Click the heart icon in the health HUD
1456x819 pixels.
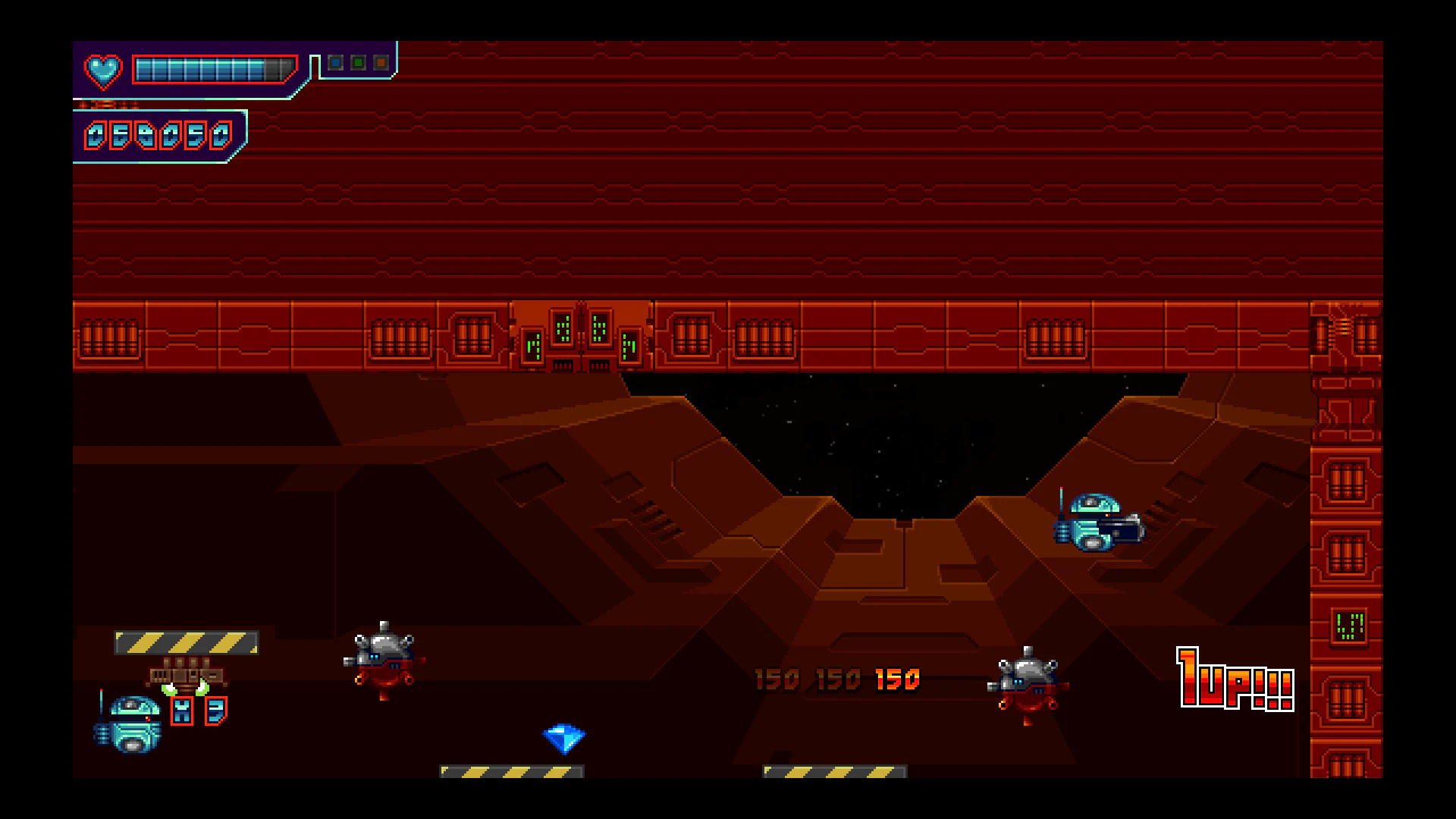point(103,71)
